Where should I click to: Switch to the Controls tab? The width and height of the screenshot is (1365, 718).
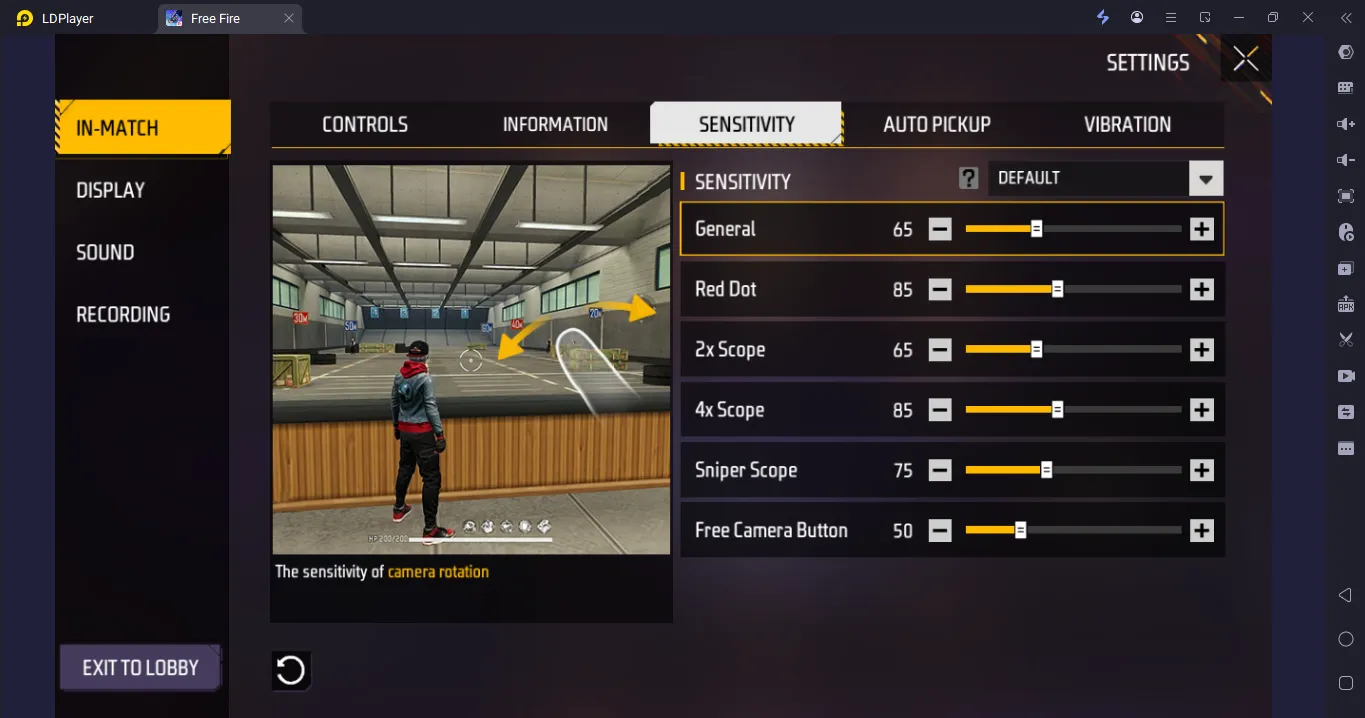point(365,124)
